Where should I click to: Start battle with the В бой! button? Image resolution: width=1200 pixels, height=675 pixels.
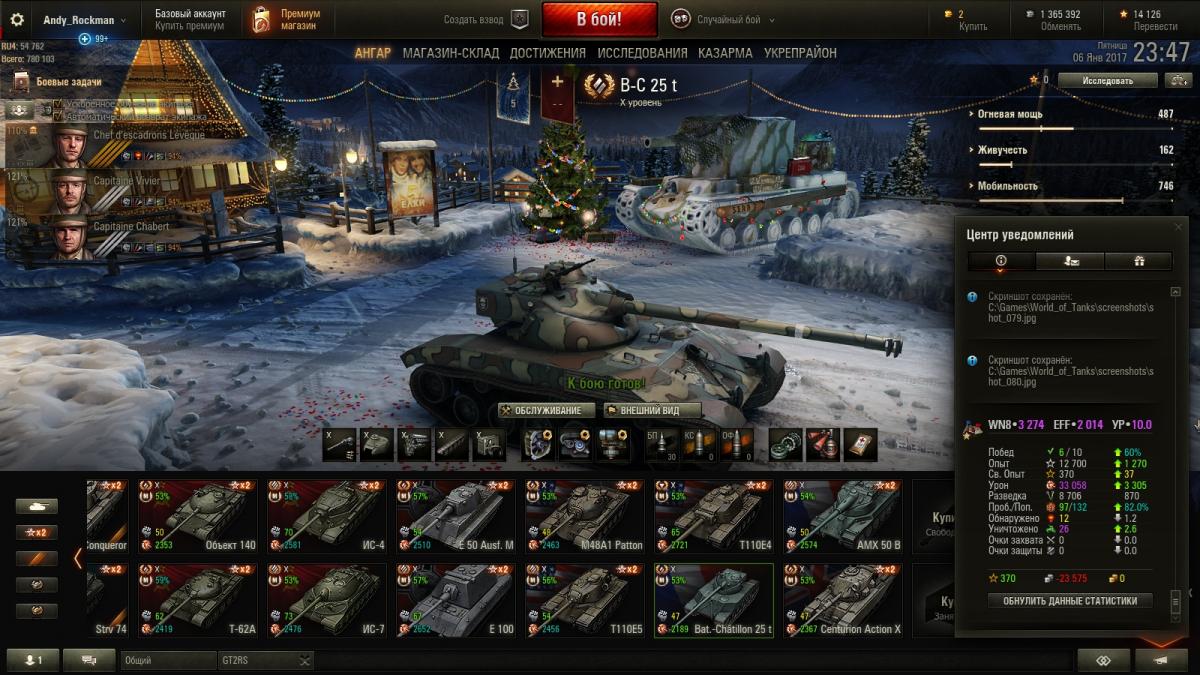tap(599, 19)
